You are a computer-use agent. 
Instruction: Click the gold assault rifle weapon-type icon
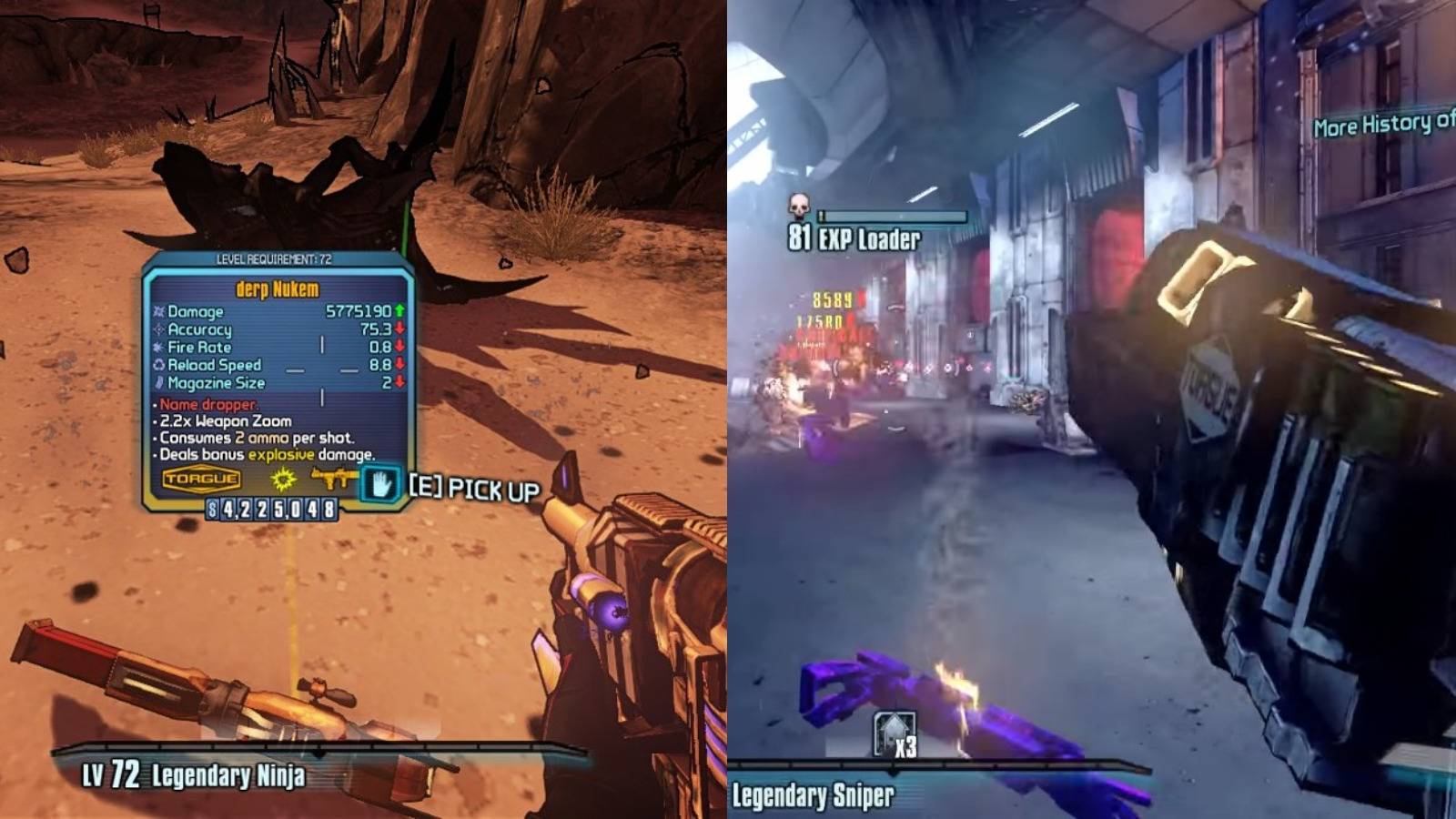[332, 478]
